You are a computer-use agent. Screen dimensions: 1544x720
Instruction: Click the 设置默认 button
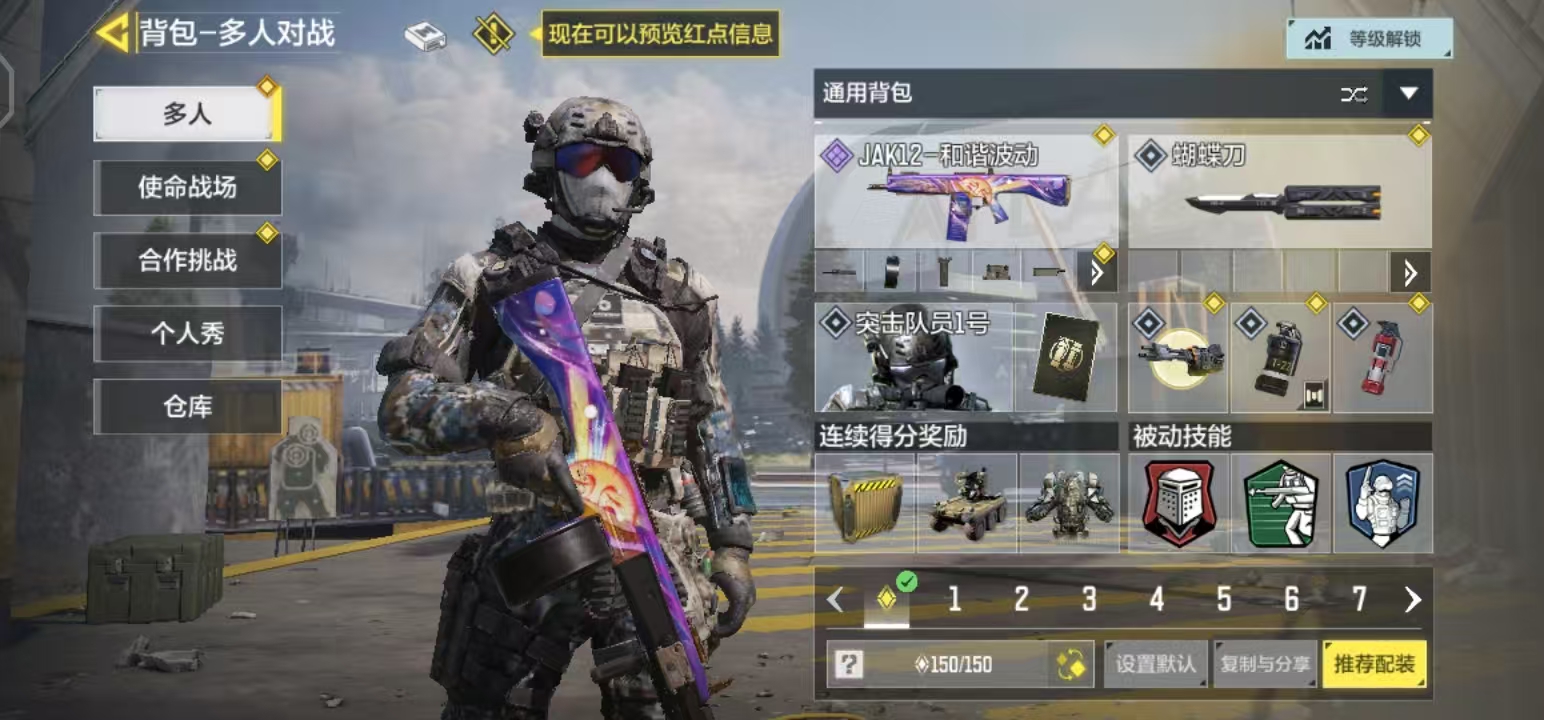pos(1155,664)
